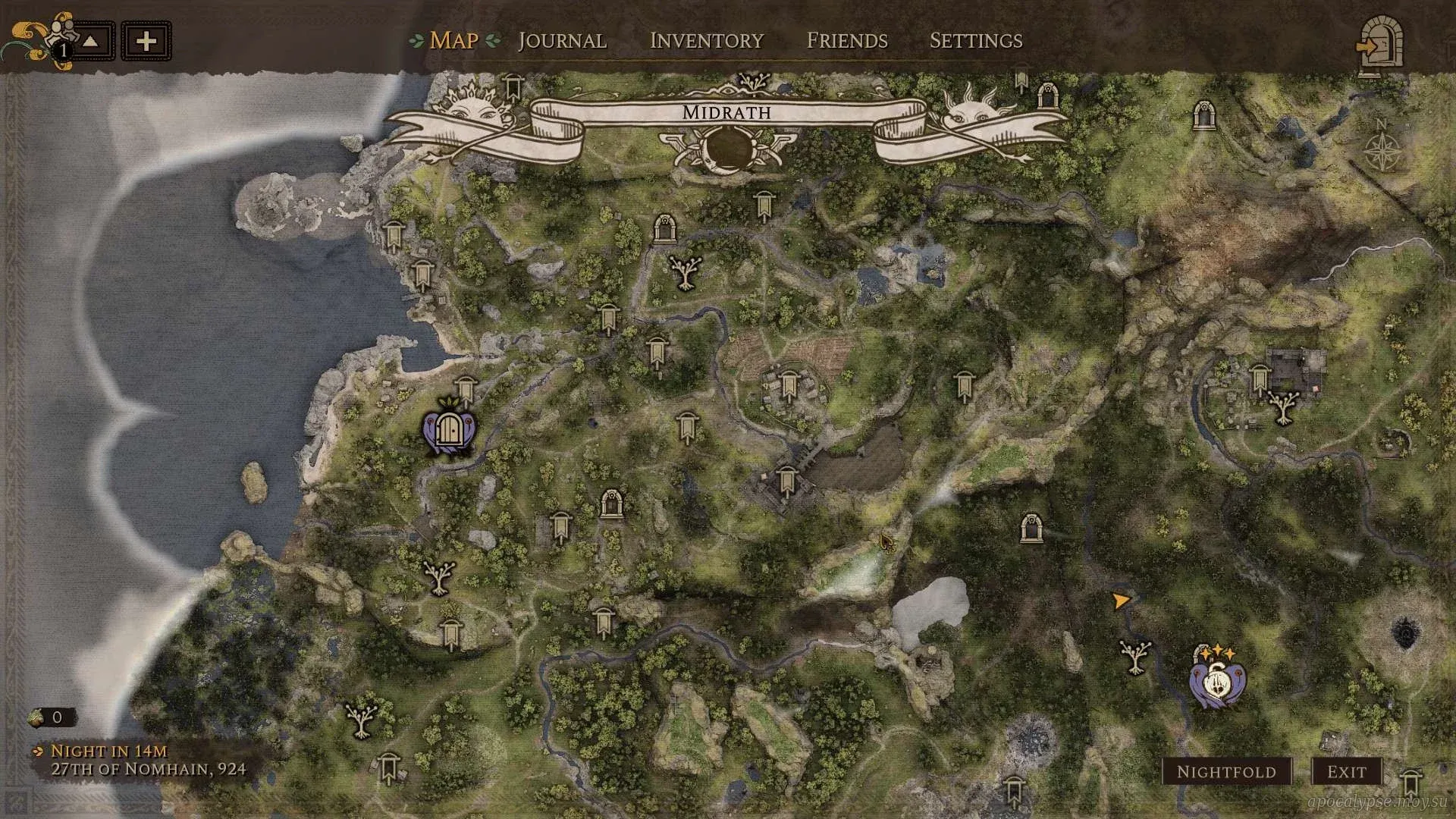Switch to the Journal tab

click(x=562, y=41)
